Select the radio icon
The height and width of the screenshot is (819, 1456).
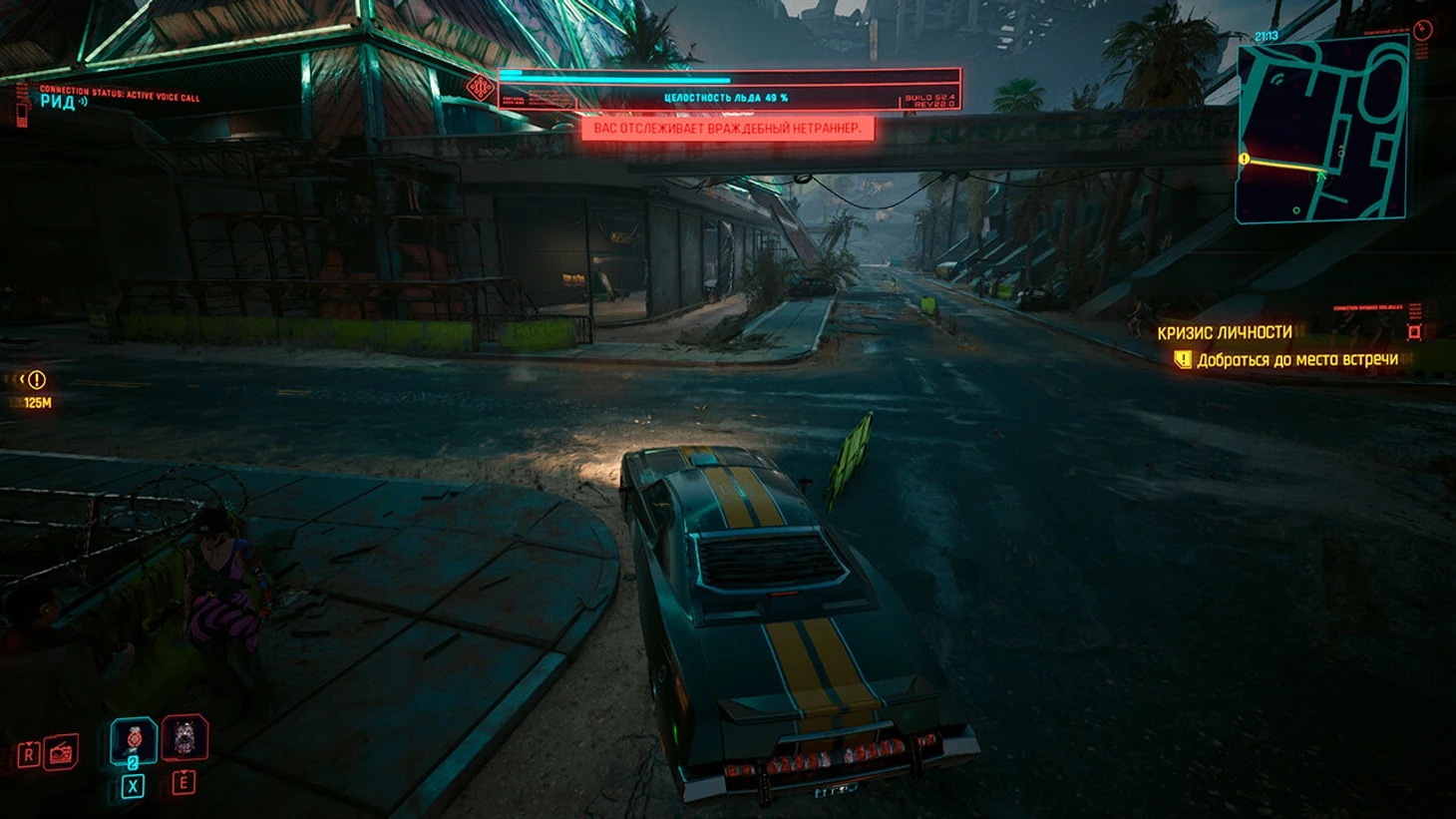coord(61,752)
